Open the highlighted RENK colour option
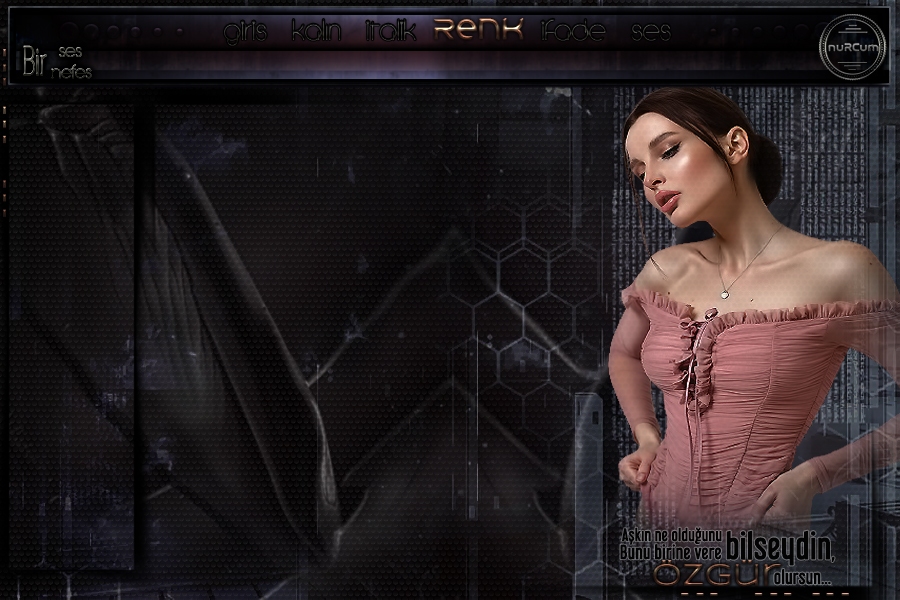The image size is (900, 600). [478, 30]
